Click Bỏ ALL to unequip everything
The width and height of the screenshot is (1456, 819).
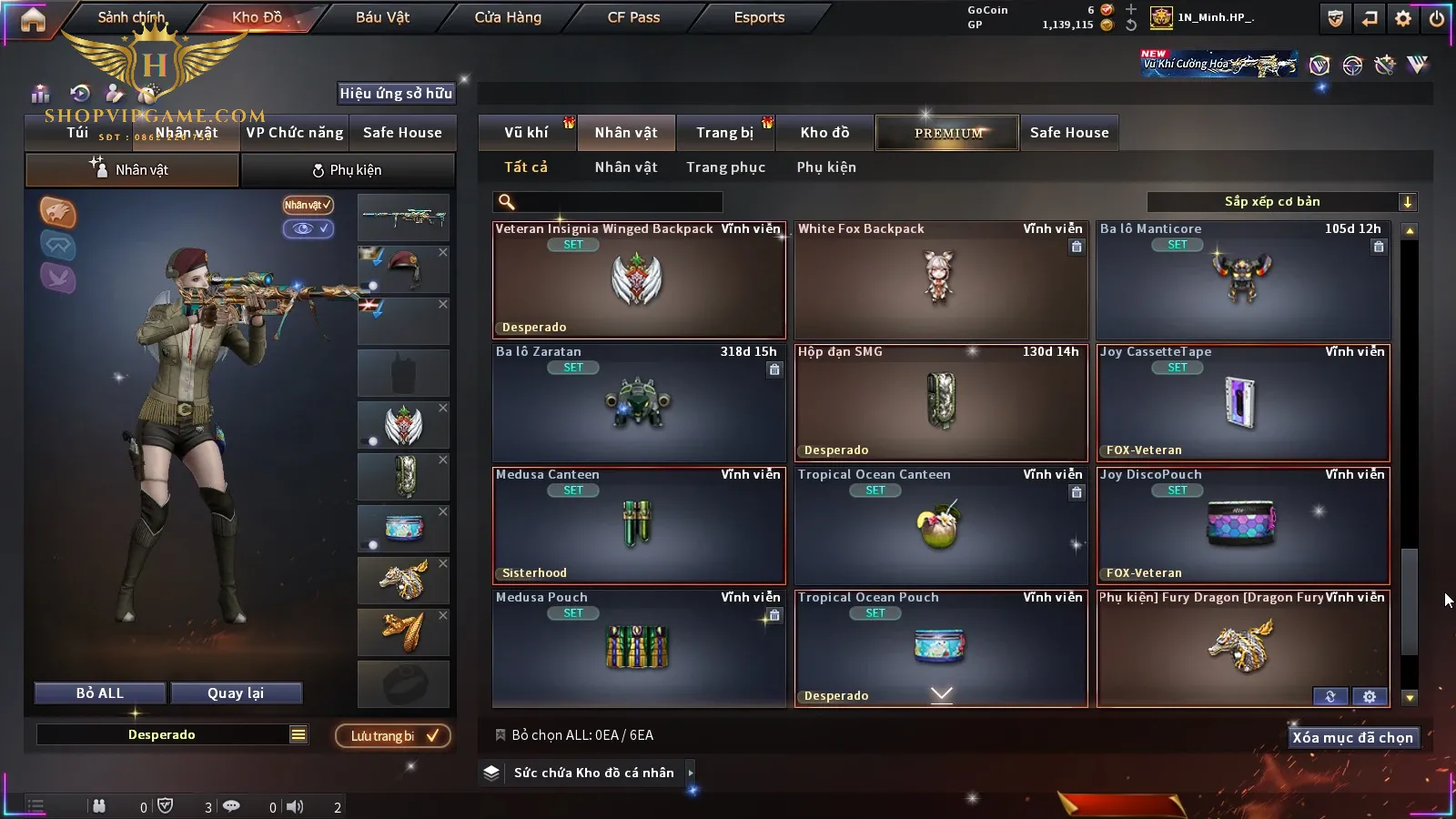coord(100,693)
